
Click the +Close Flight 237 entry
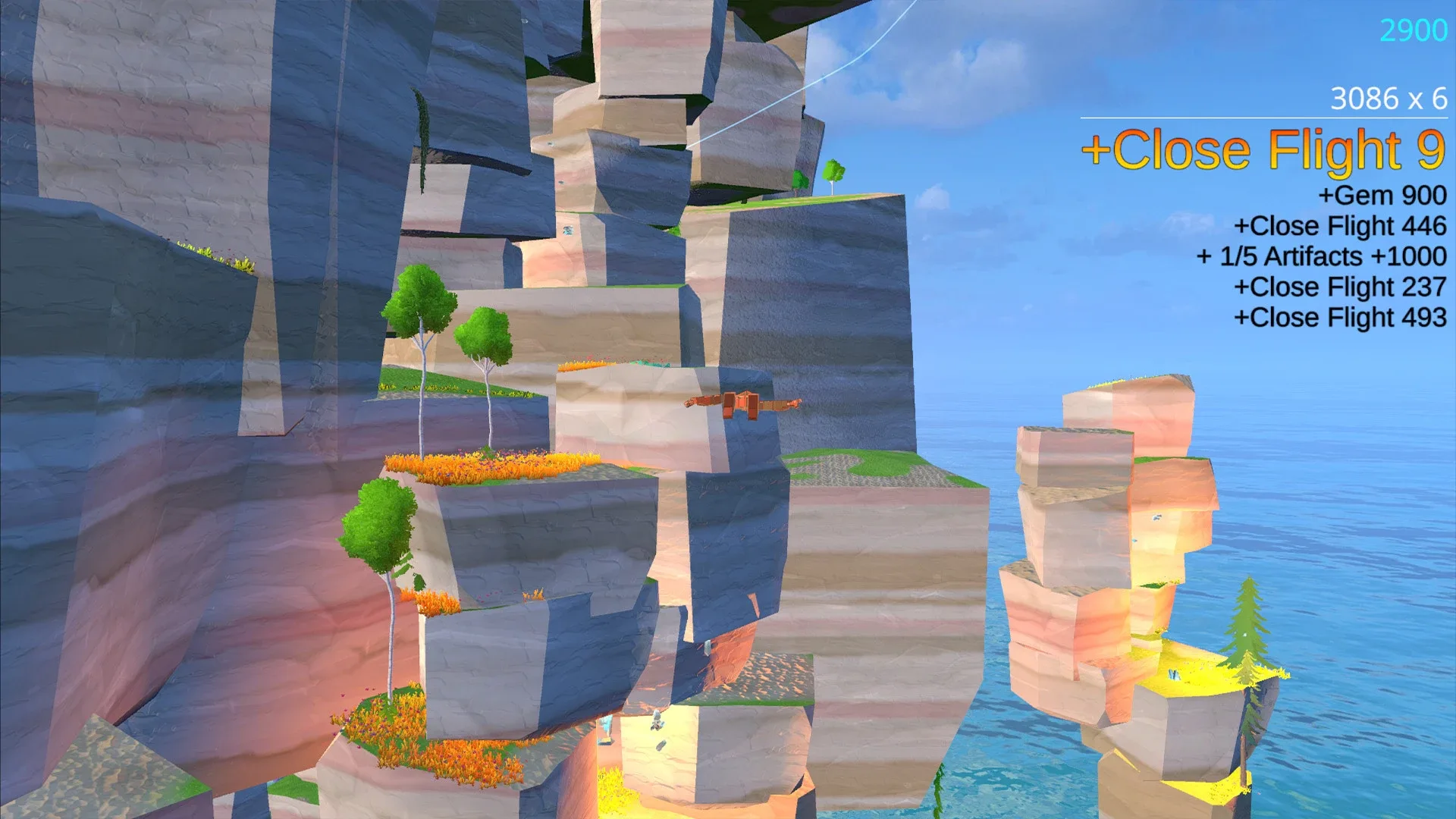coord(1341,287)
